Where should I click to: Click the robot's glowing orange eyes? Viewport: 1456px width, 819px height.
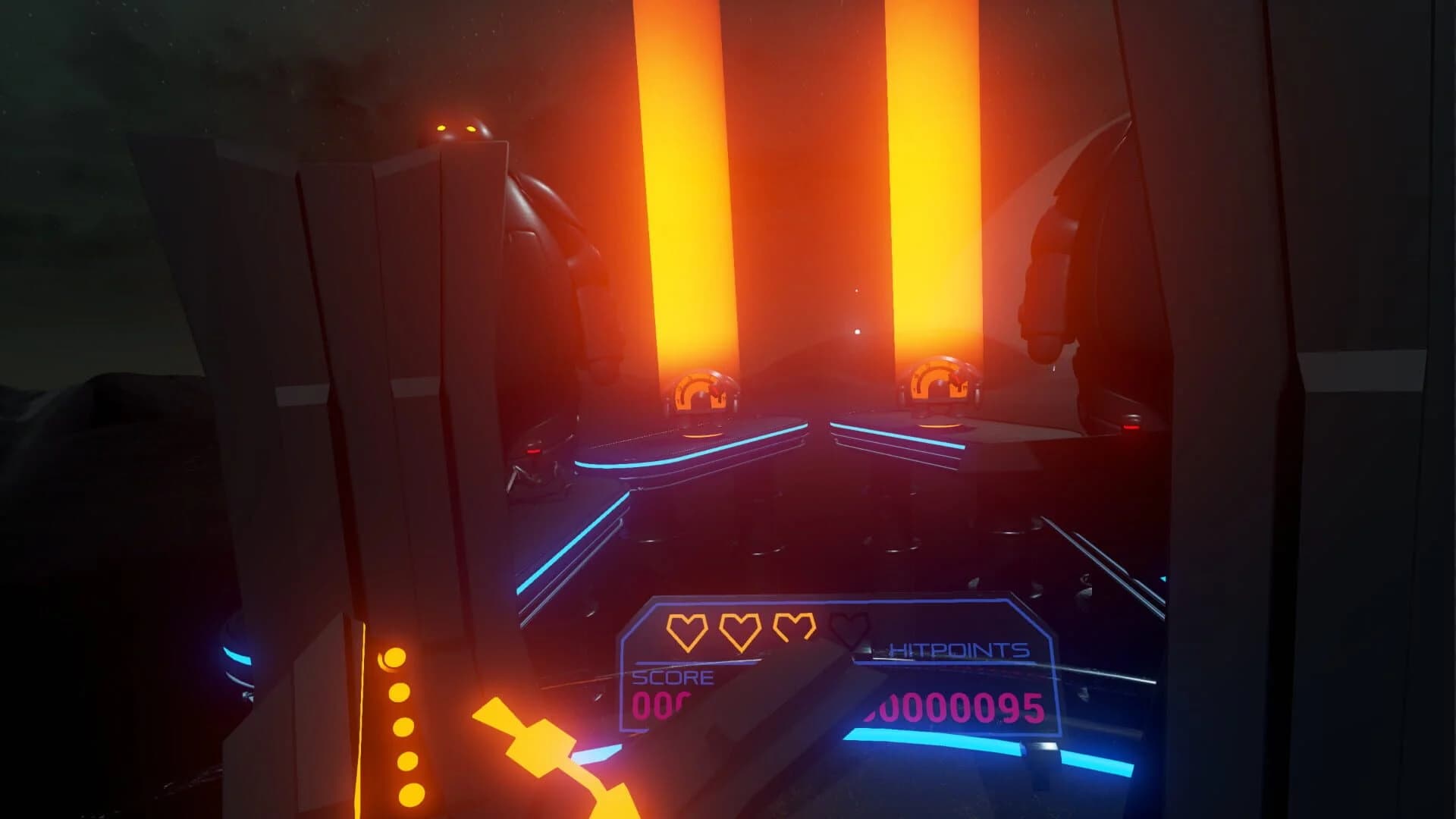coord(457,127)
